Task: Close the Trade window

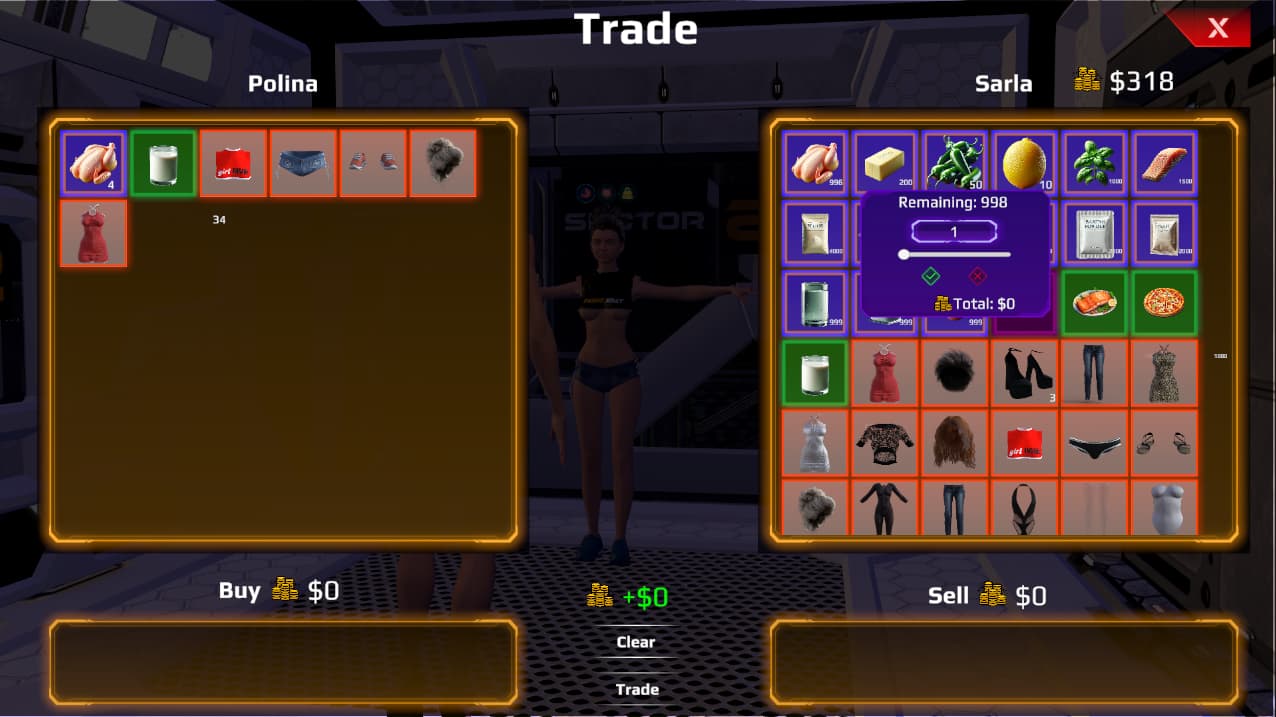Action: [x=1216, y=28]
